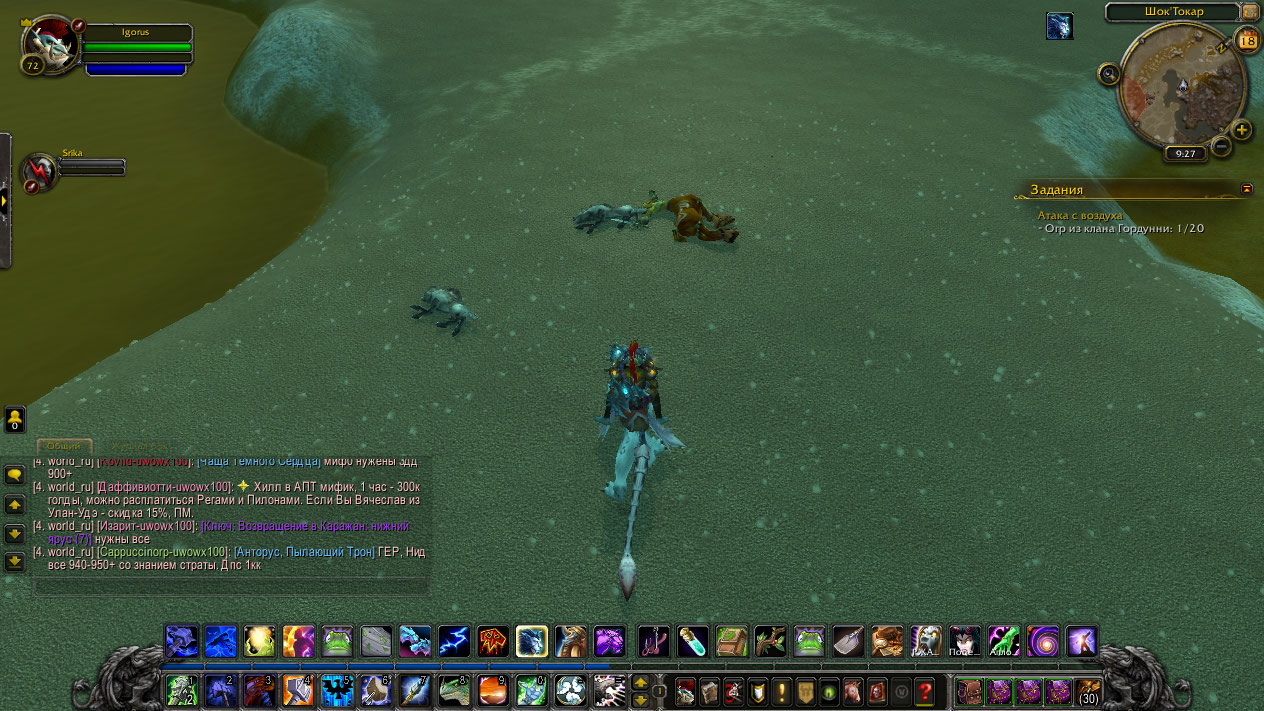Click the minimap tracking magnifier button
1264x711 pixels.
pyautogui.click(x=1108, y=74)
